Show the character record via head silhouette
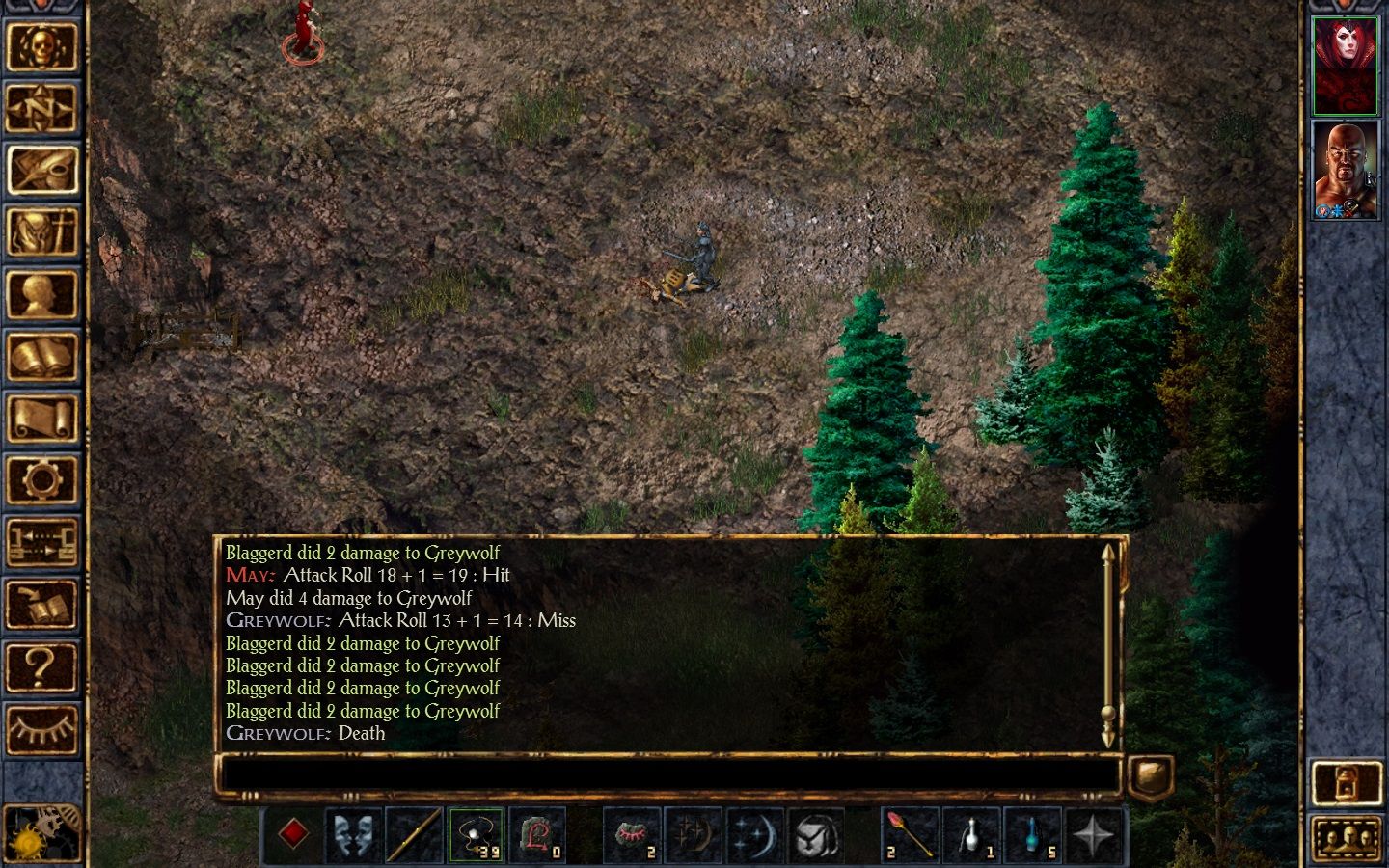Image resolution: width=1389 pixels, height=868 pixels. 41,294
